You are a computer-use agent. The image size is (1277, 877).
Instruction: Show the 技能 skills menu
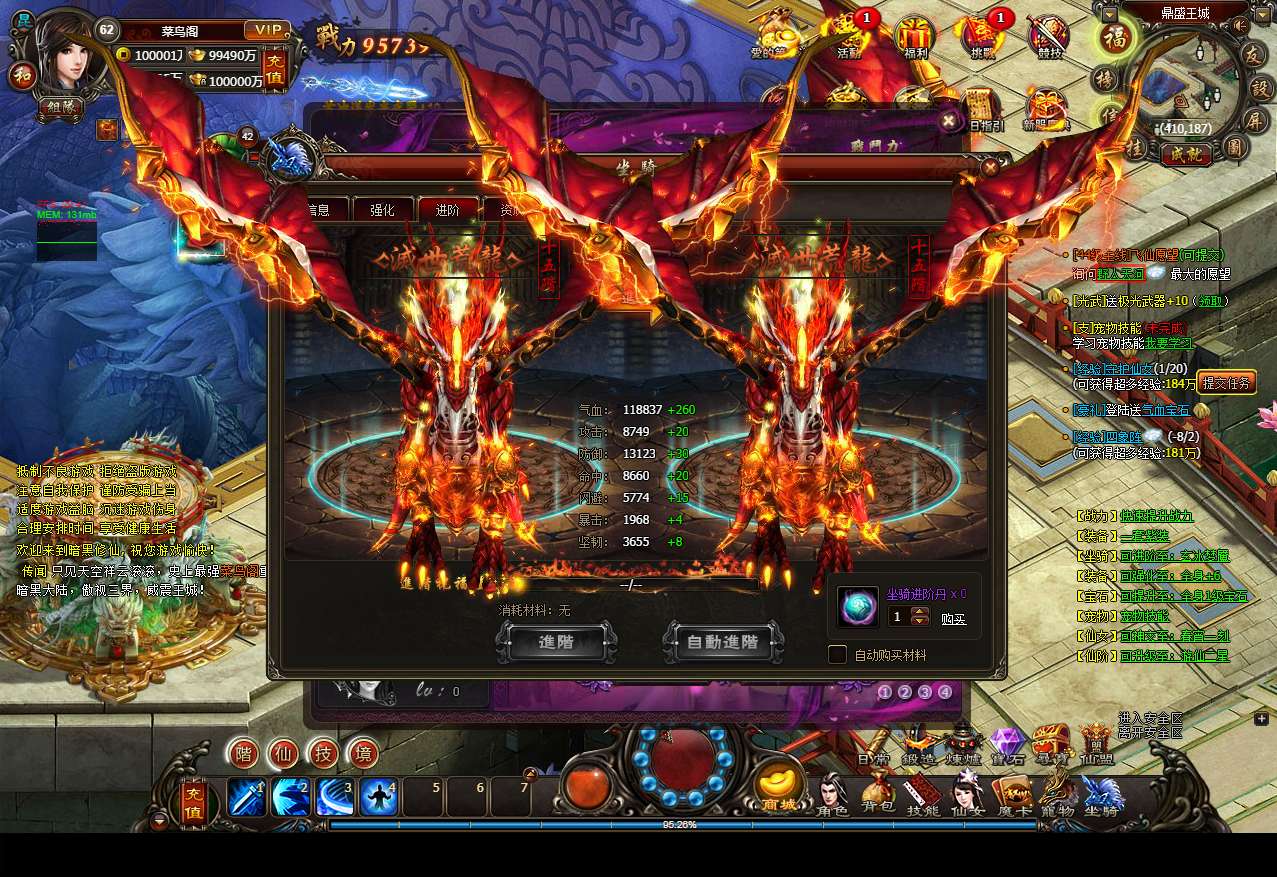click(922, 797)
